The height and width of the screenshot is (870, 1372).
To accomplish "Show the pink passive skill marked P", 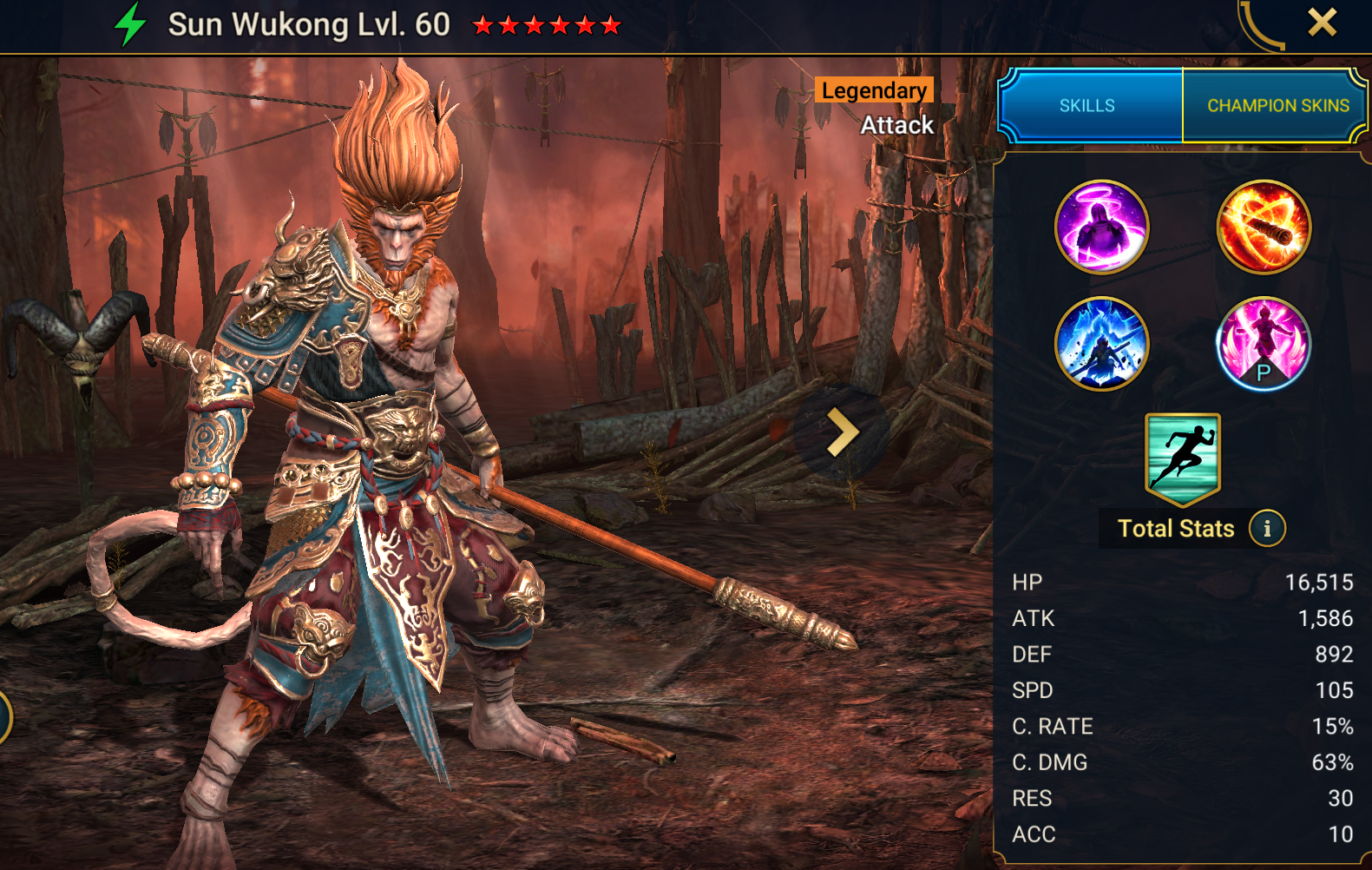I will point(1264,343).
